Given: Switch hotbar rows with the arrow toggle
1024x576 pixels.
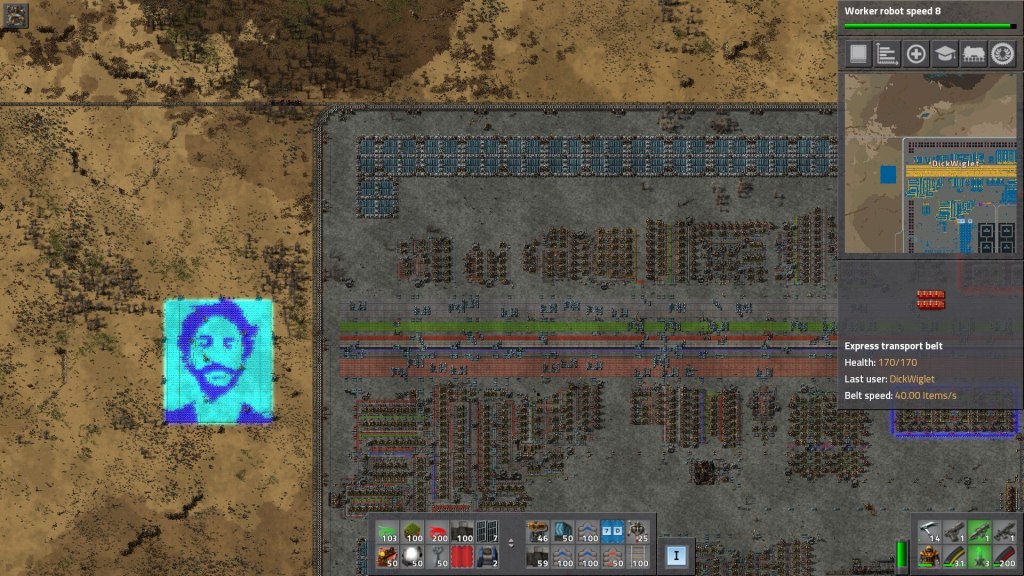Looking at the screenshot, I should tap(511, 545).
